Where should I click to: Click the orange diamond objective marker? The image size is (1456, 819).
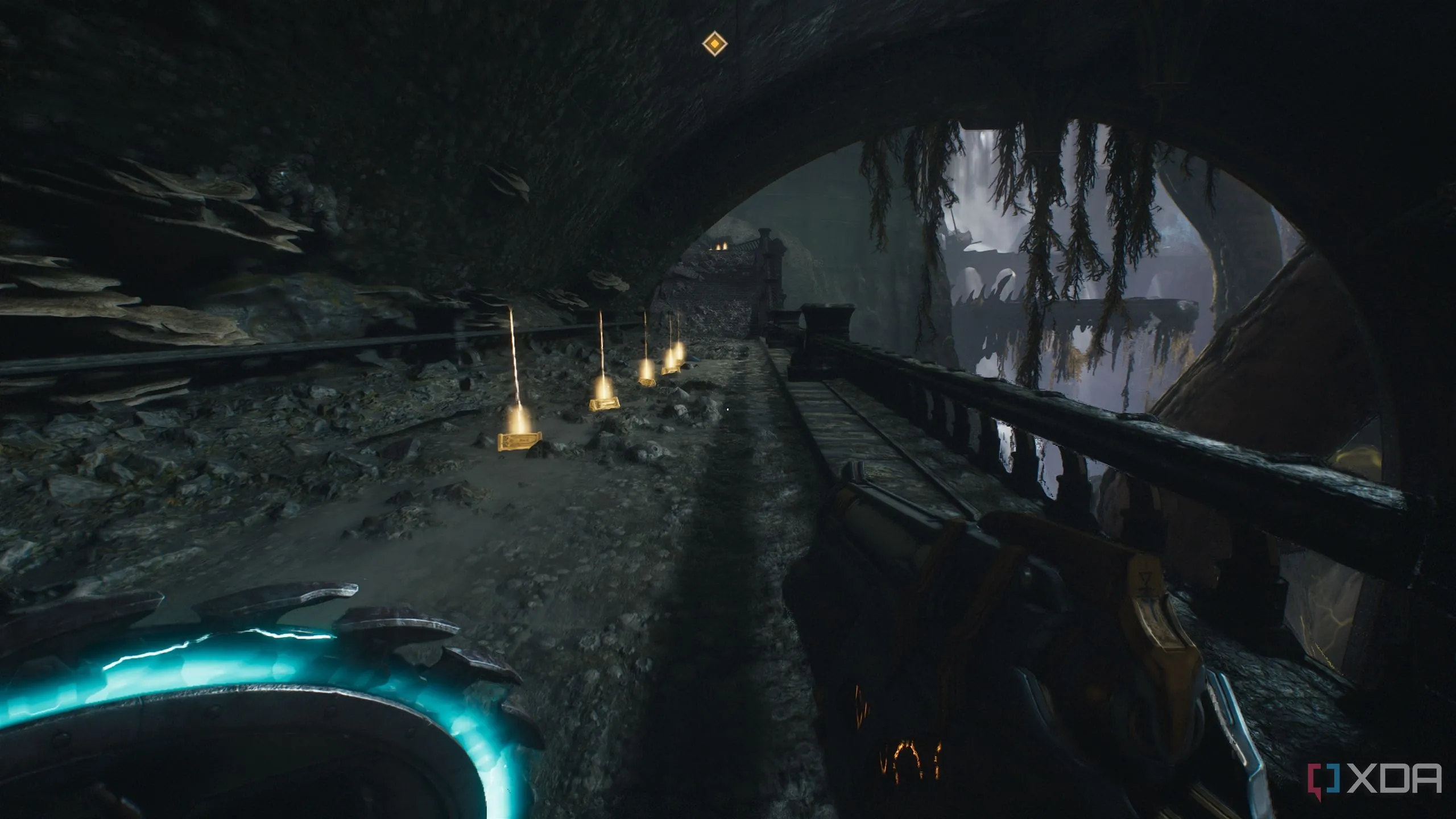(x=714, y=44)
